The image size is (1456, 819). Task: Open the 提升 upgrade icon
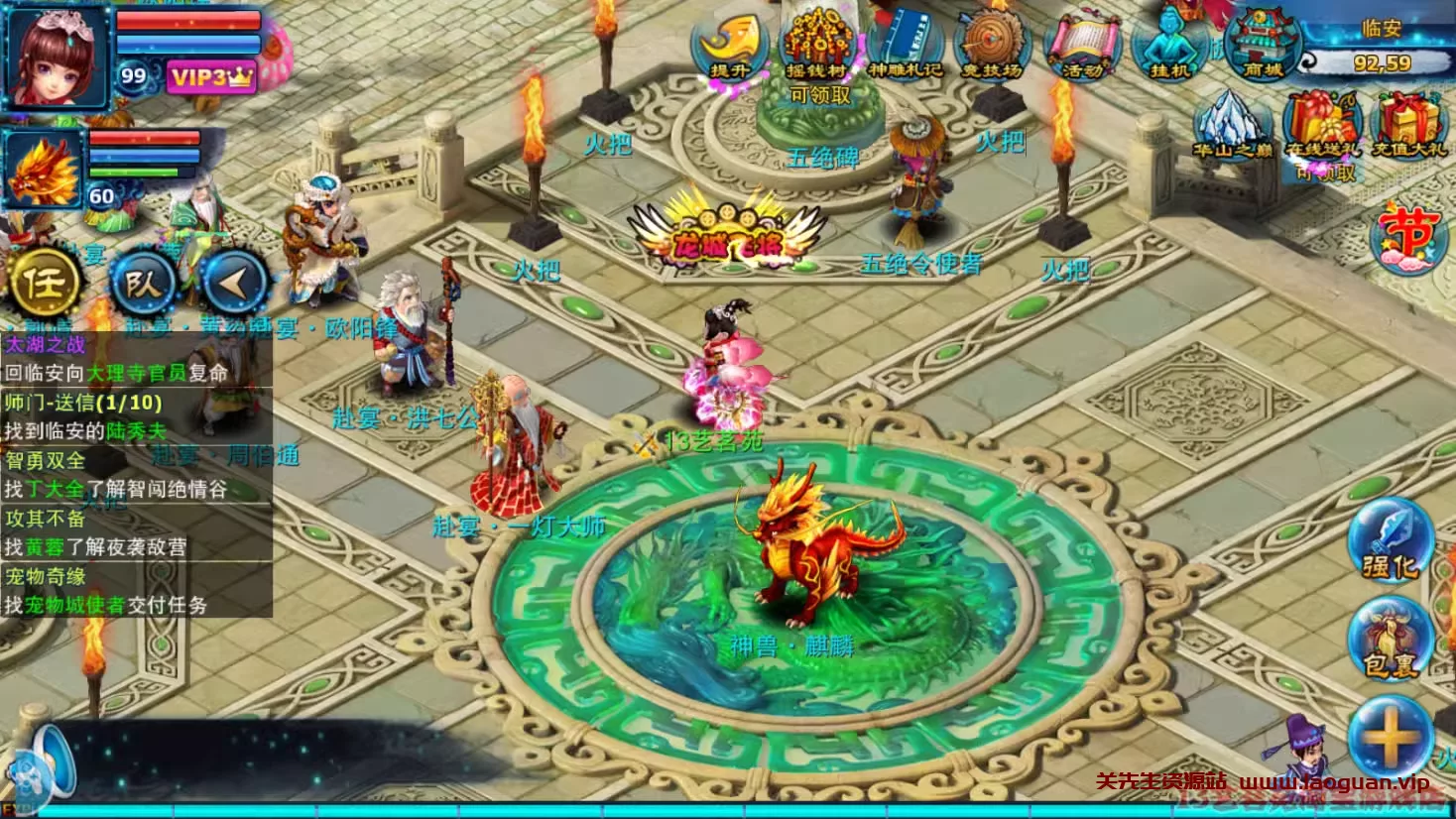[731, 45]
